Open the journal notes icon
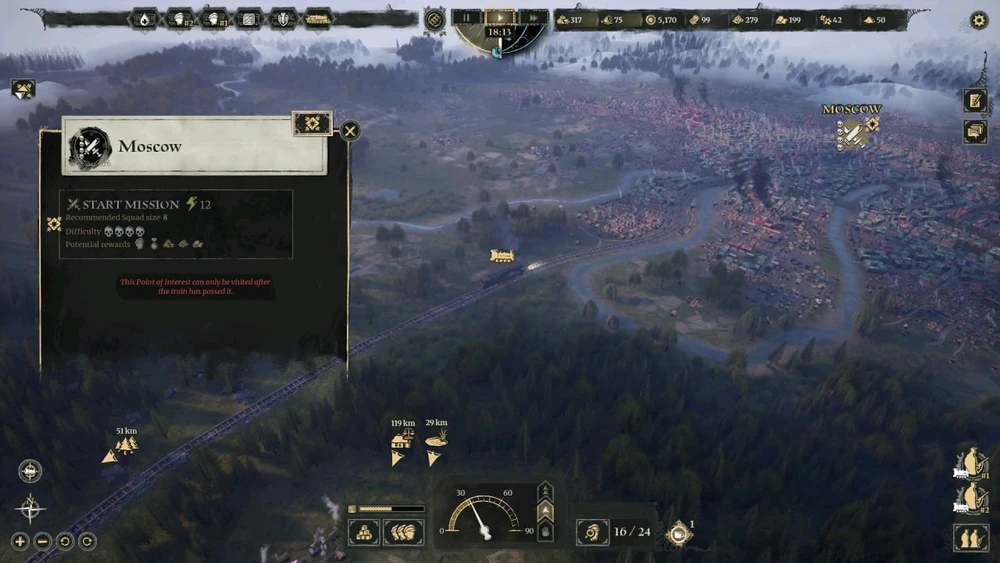The width and height of the screenshot is (1000, 563). pos(975,100)
